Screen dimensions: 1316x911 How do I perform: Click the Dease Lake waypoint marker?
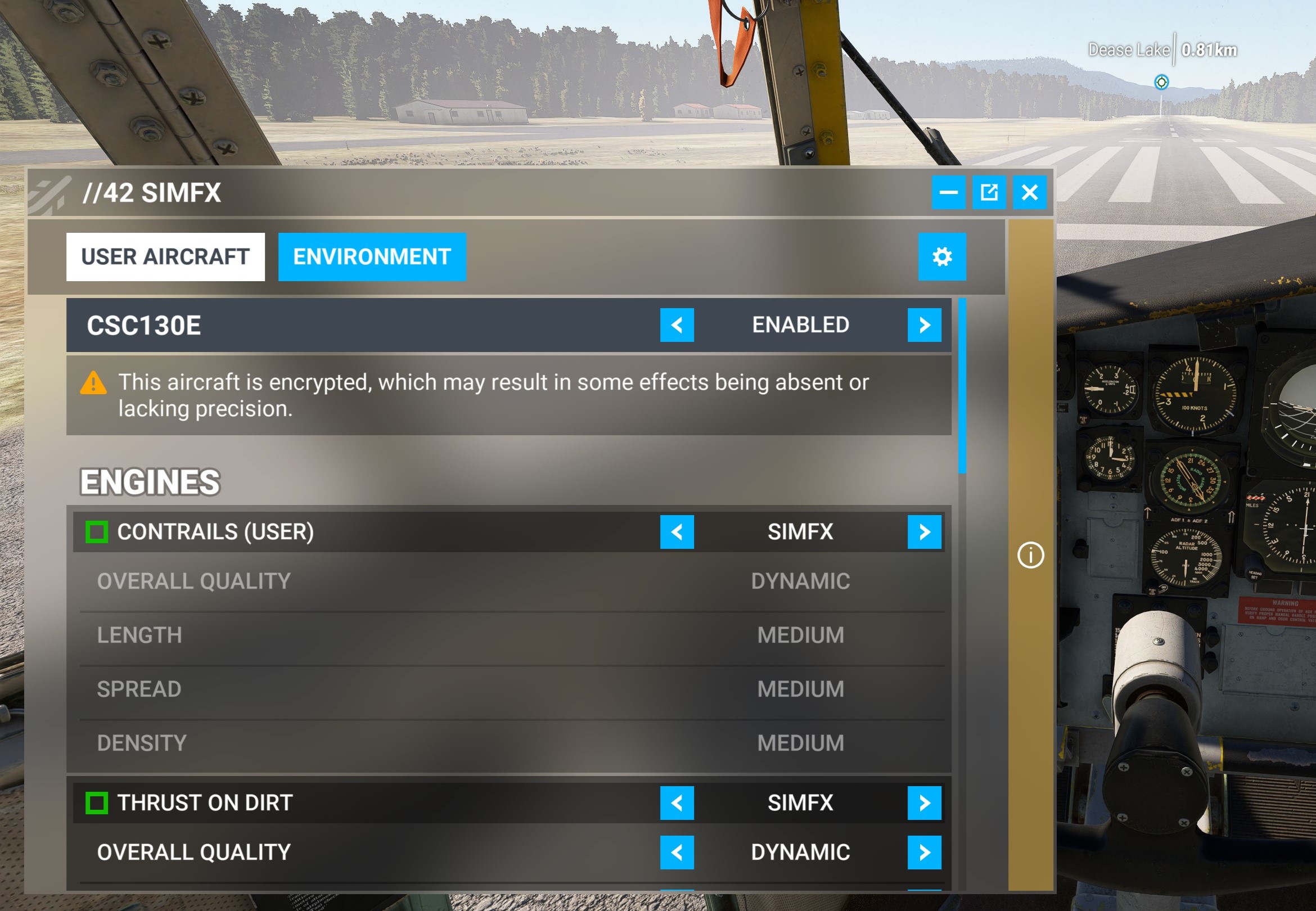[x=1161, y=82]
